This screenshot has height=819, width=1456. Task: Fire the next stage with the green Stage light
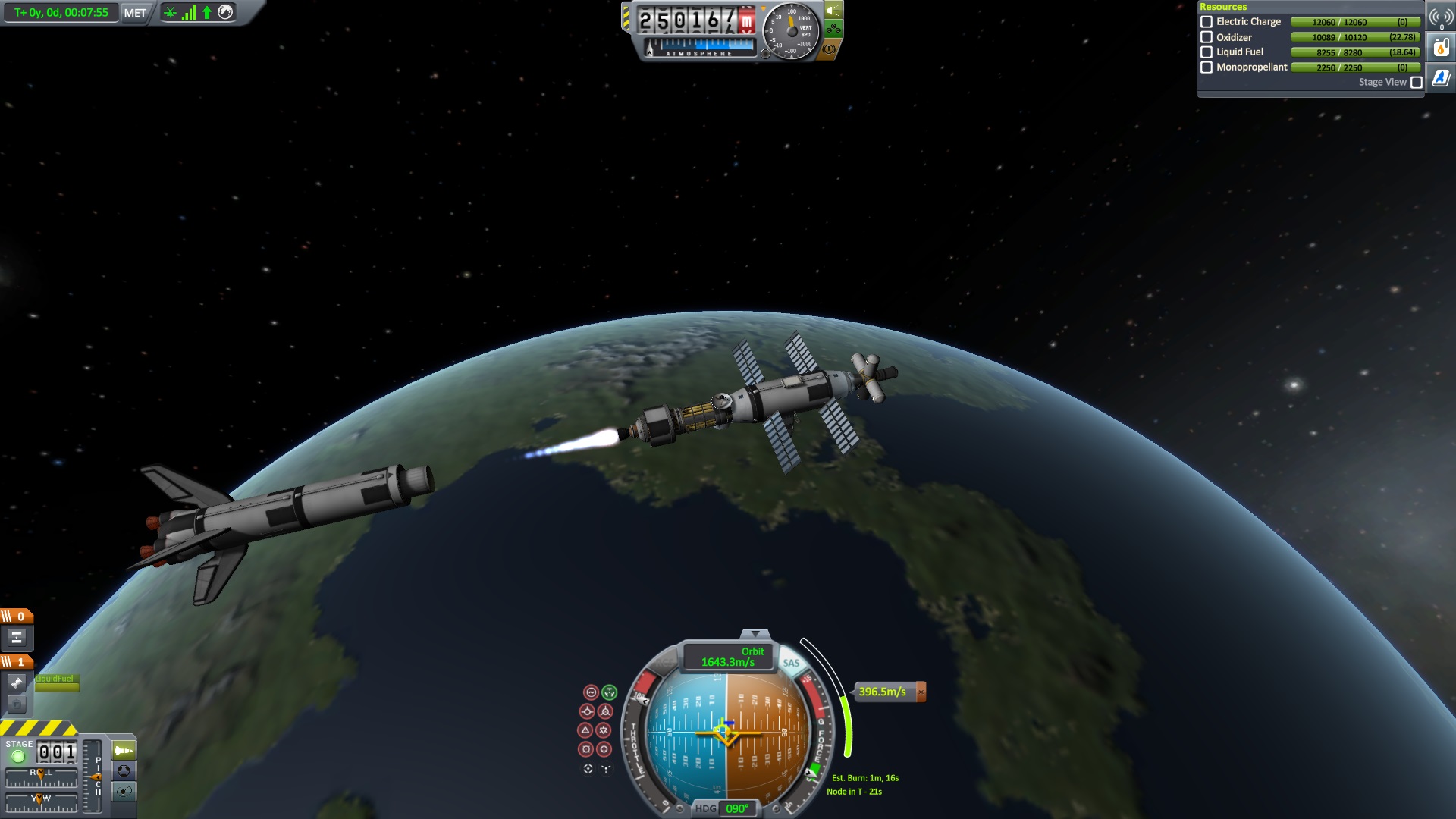tap(18, 756)
